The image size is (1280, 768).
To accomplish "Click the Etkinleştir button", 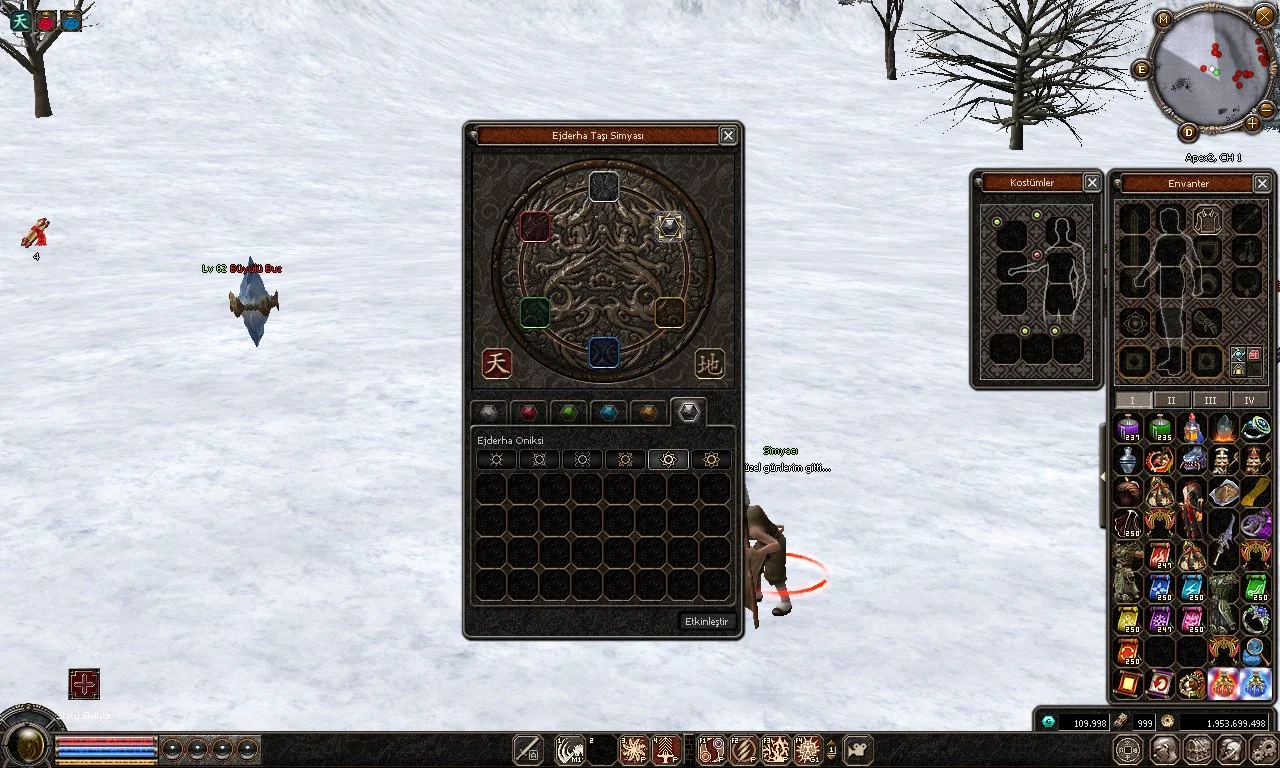I will click(x=707, y=621).
